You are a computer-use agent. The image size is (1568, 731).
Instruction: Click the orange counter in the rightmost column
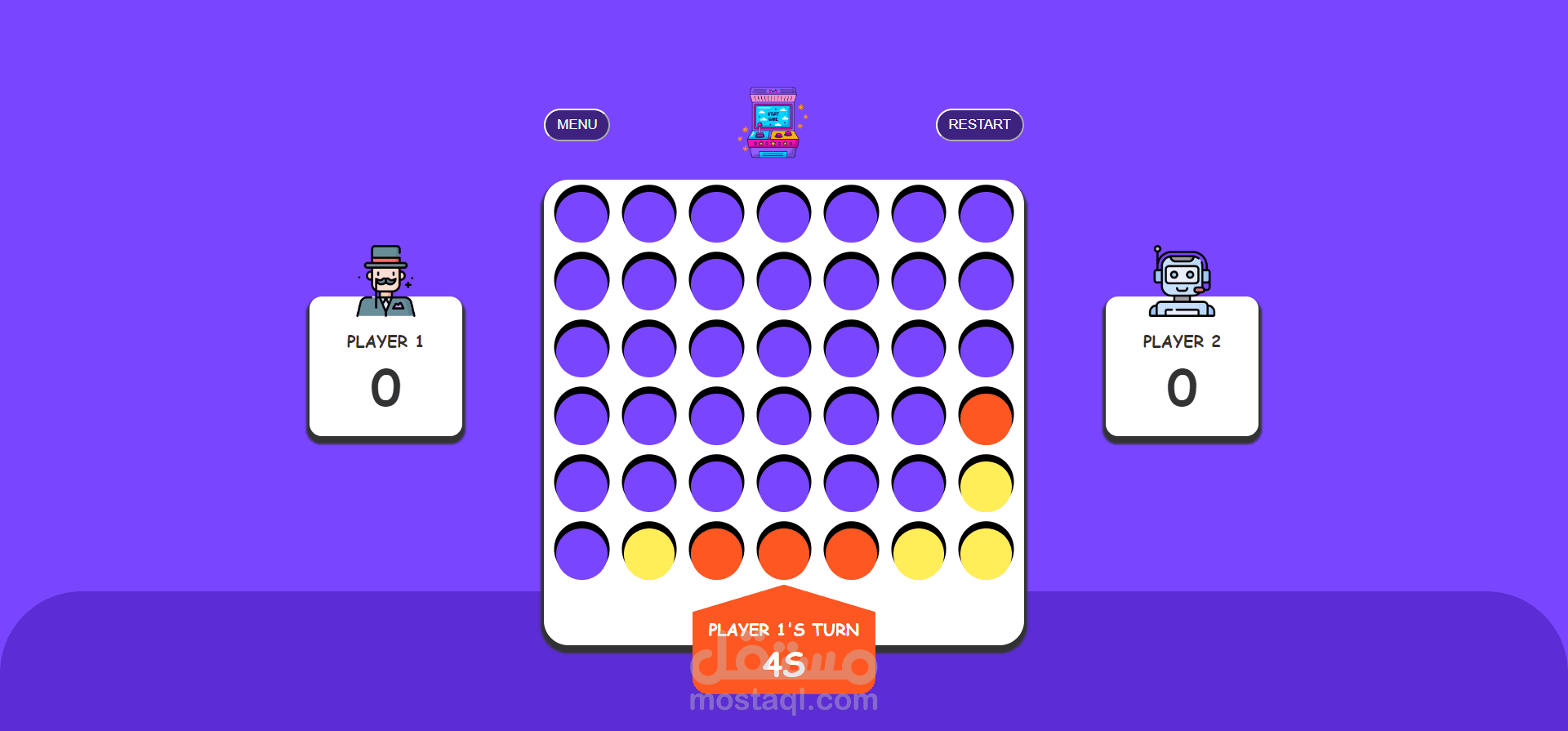[985, 417]
